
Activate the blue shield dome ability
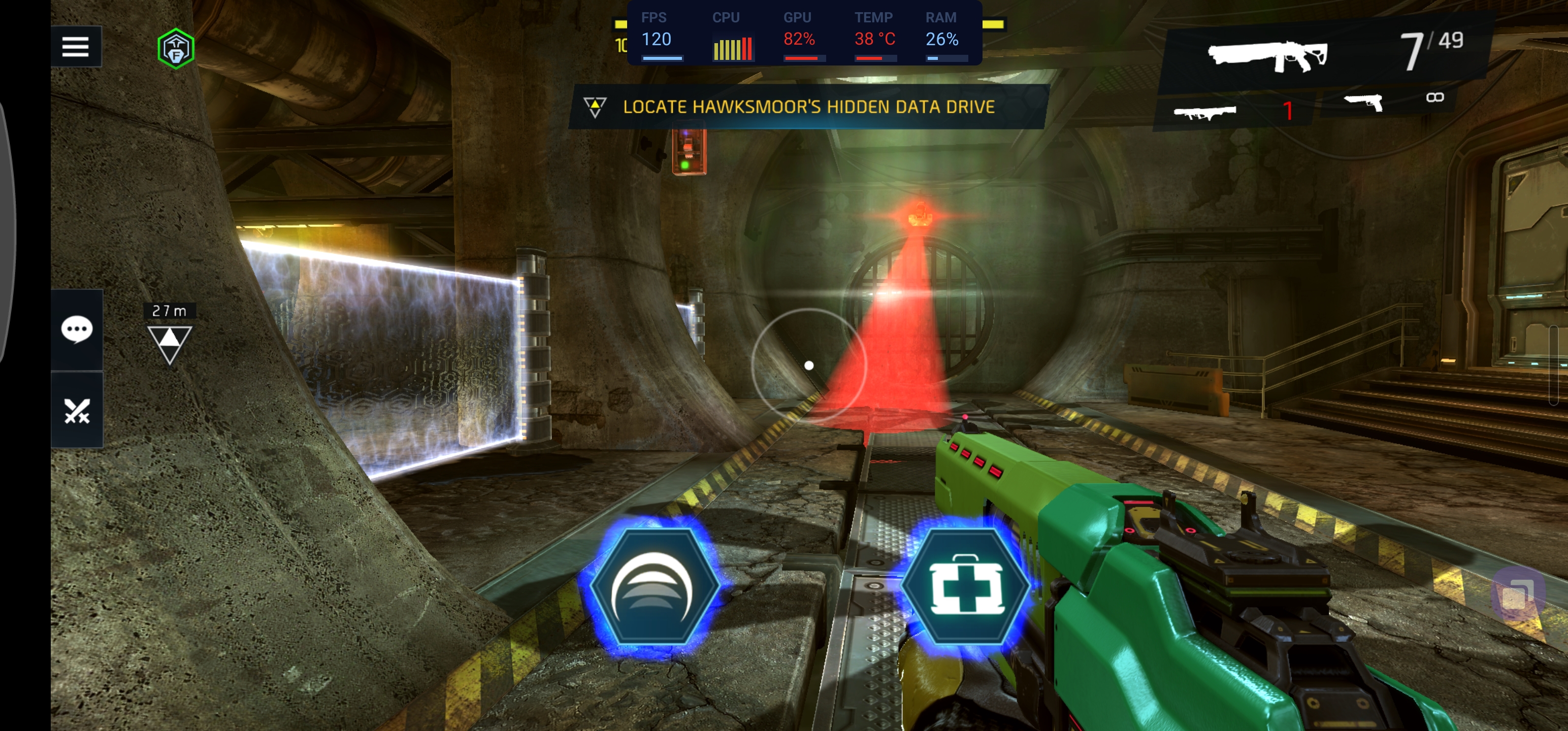click(x=653, y=587)
